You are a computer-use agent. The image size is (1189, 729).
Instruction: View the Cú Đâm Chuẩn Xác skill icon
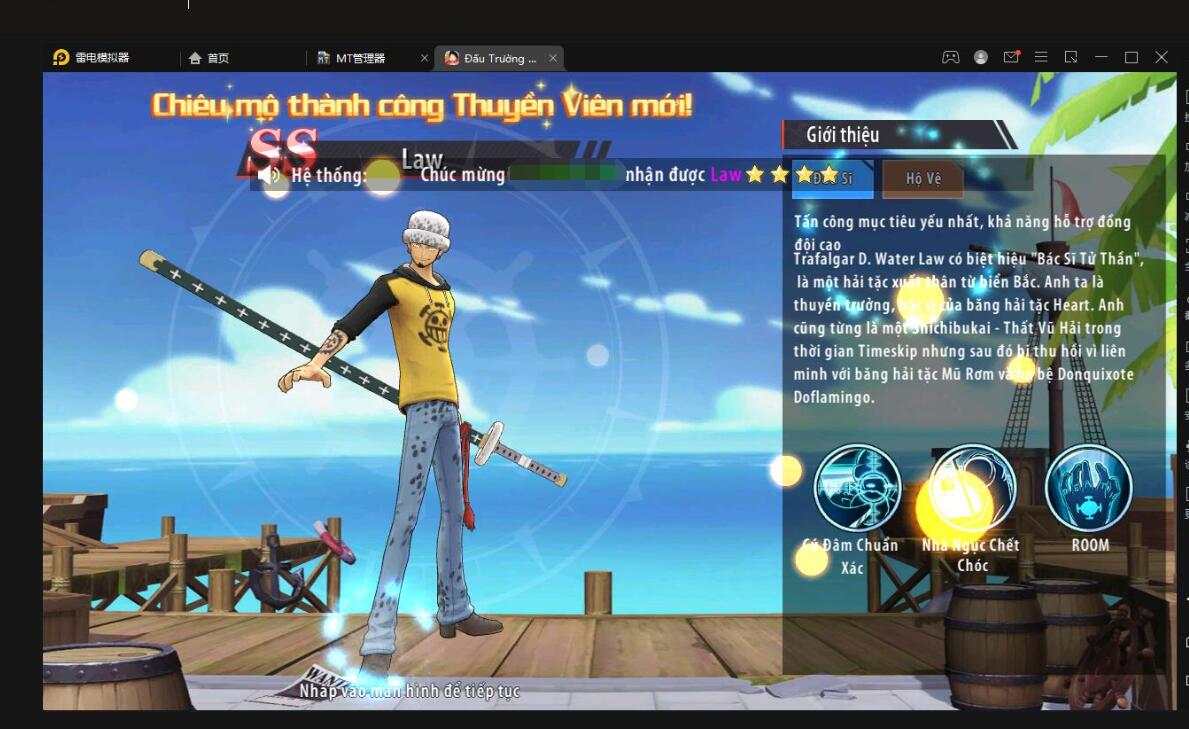pyautogui.click(x=857, y=488)
